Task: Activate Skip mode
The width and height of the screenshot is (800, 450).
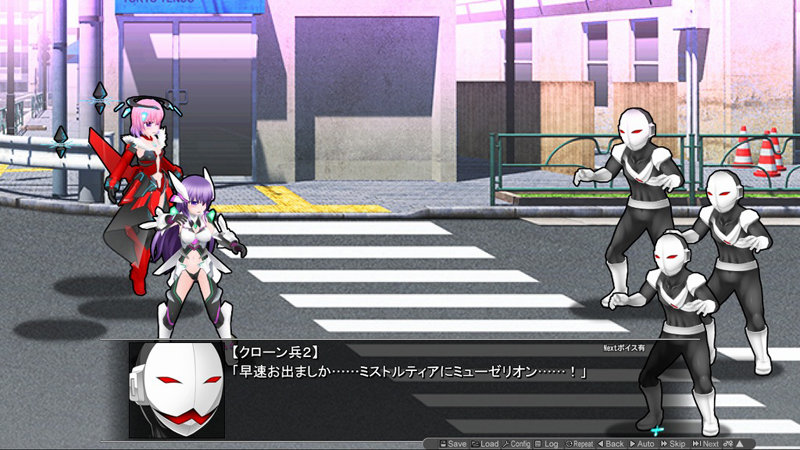Action: click(675, 443)
